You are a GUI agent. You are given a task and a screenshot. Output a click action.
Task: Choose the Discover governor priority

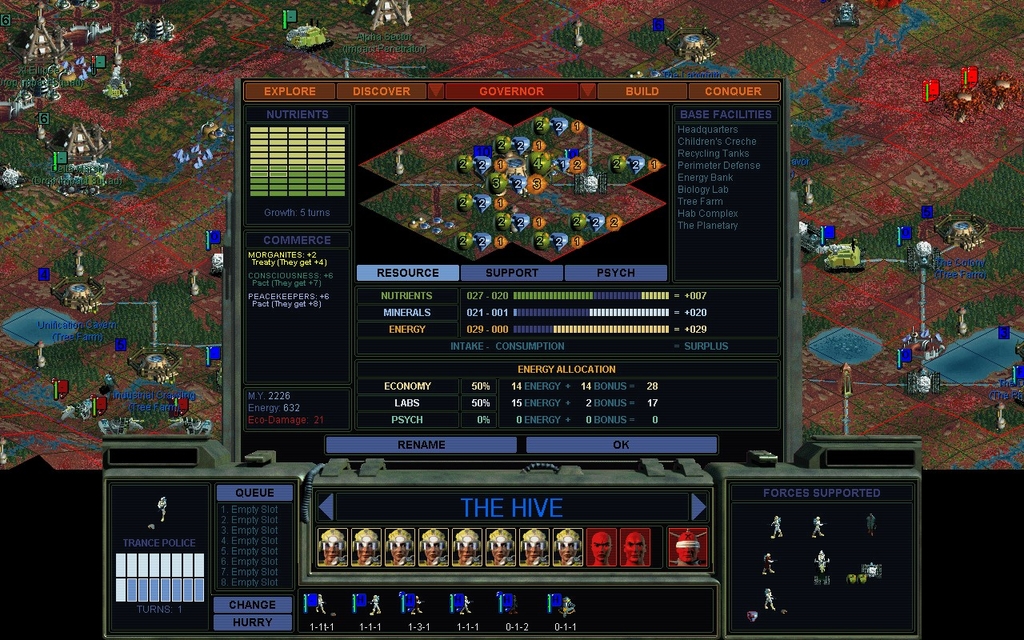[x=381, y=91]
